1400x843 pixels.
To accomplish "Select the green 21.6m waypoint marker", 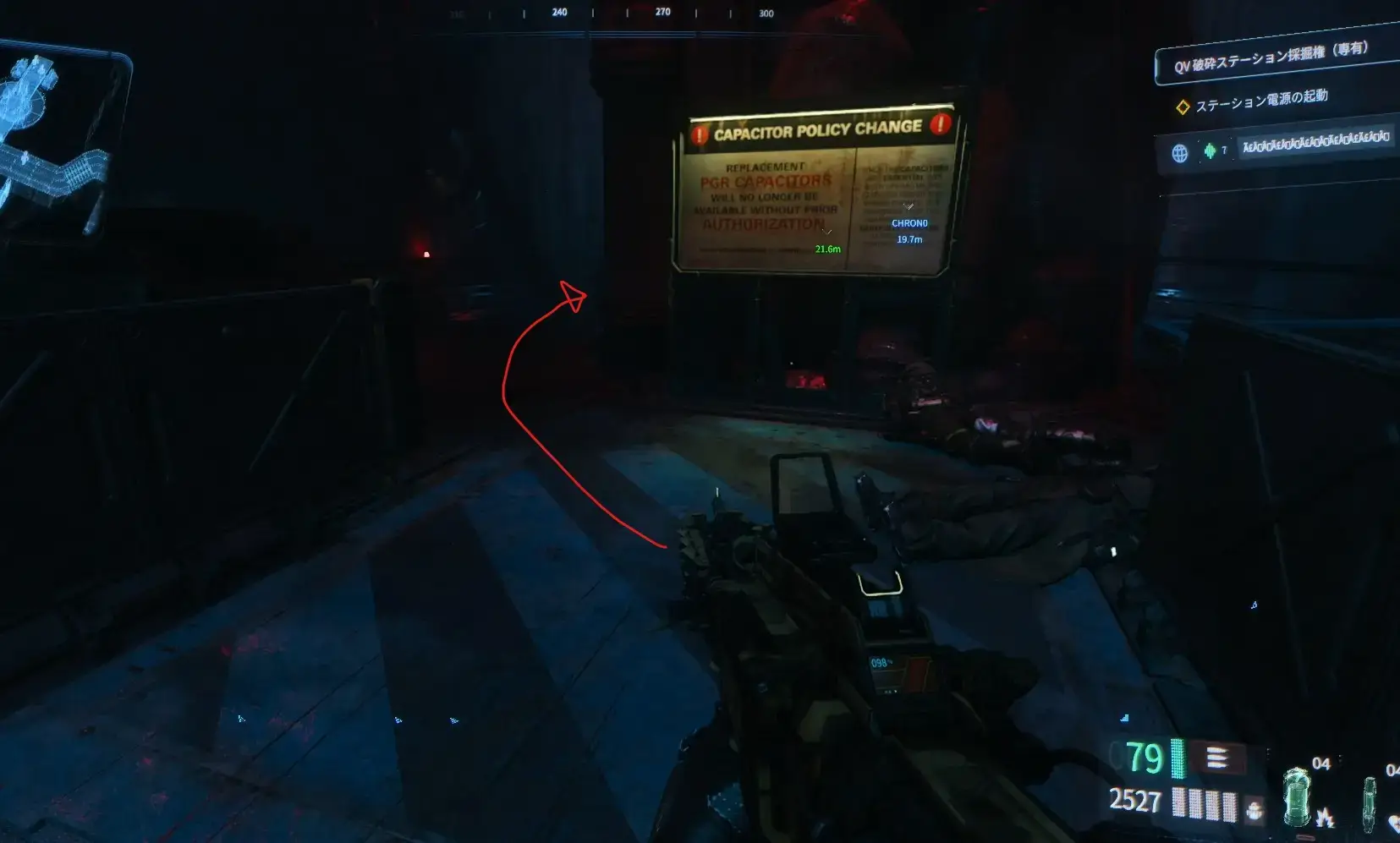I will [827, 248].
